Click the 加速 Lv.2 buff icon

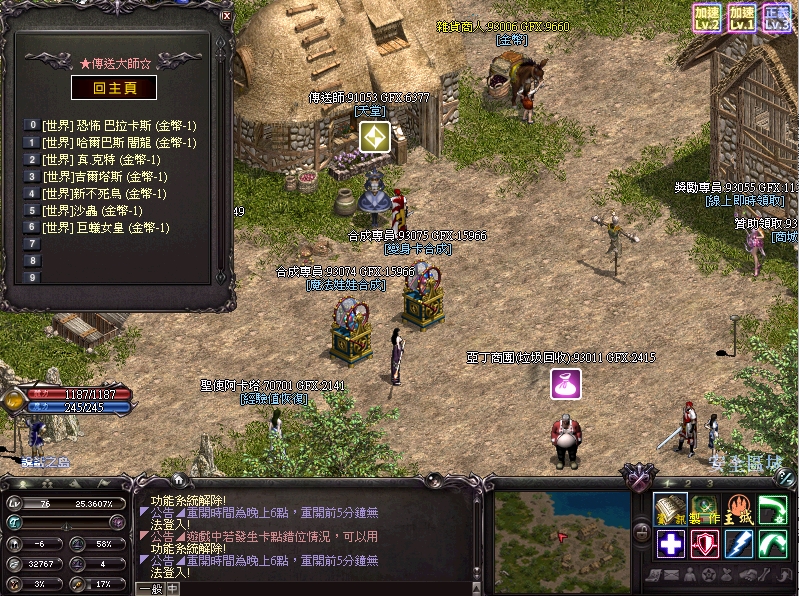[708, 17]
